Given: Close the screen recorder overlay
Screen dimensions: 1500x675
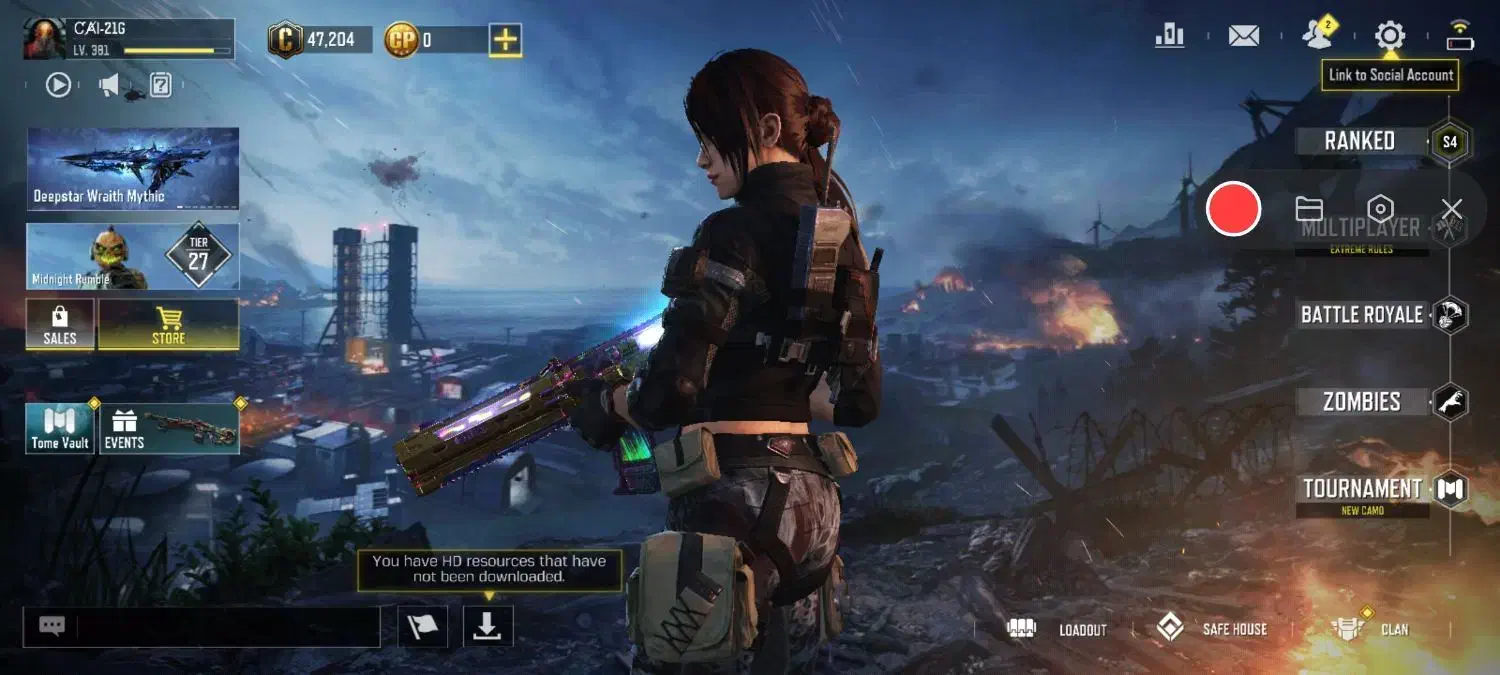Looking at the screenshot, I should tap(1452, 209).
